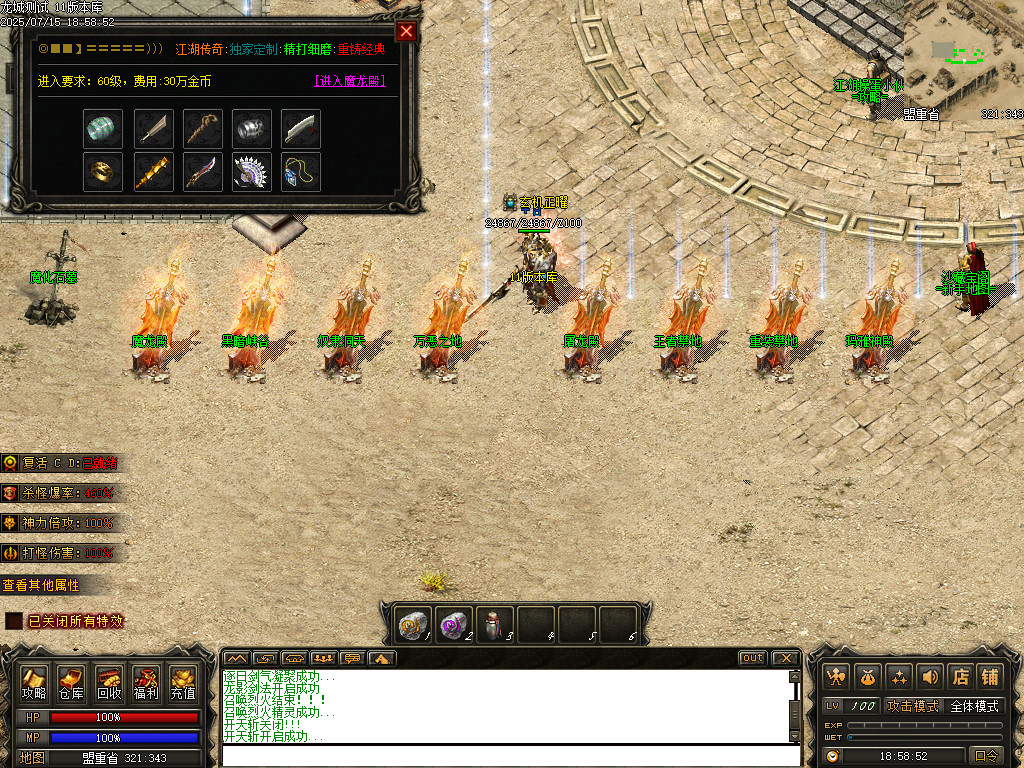Close the dungeon entry panel
The width and height of the screenshot is (1024, 768).
406,31
